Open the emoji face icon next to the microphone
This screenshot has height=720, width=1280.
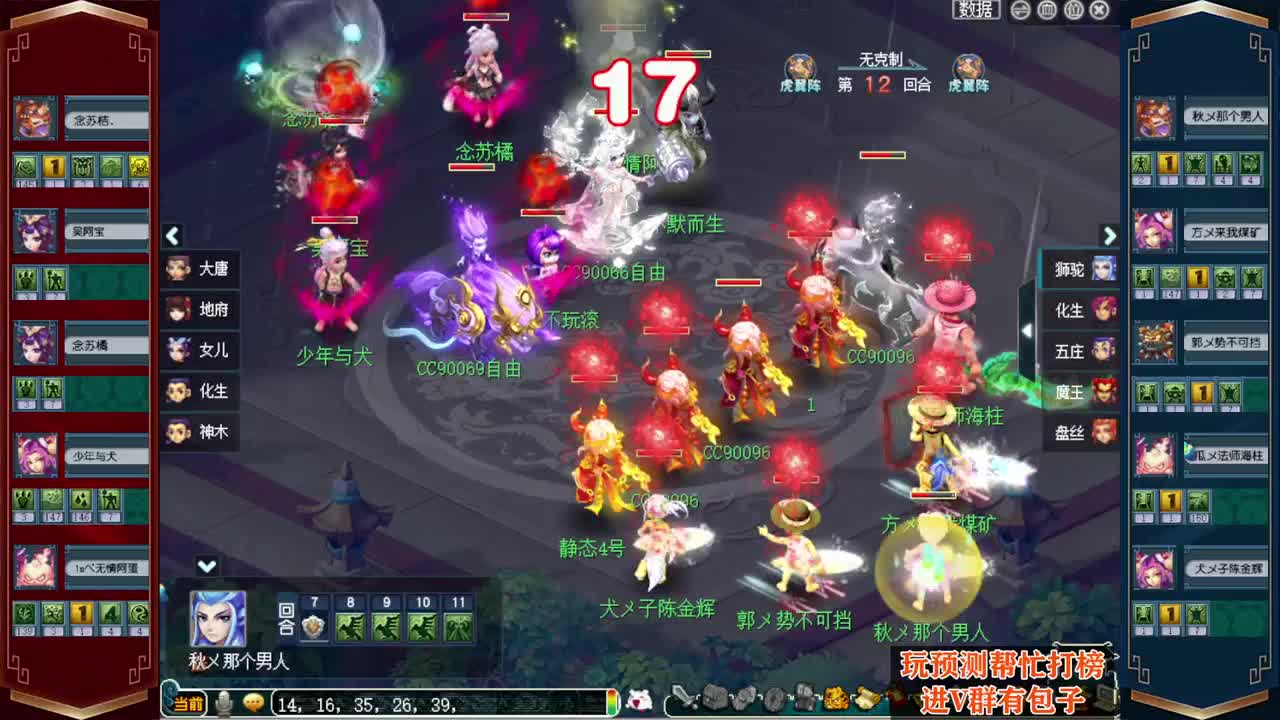click(x=252, y=704)
